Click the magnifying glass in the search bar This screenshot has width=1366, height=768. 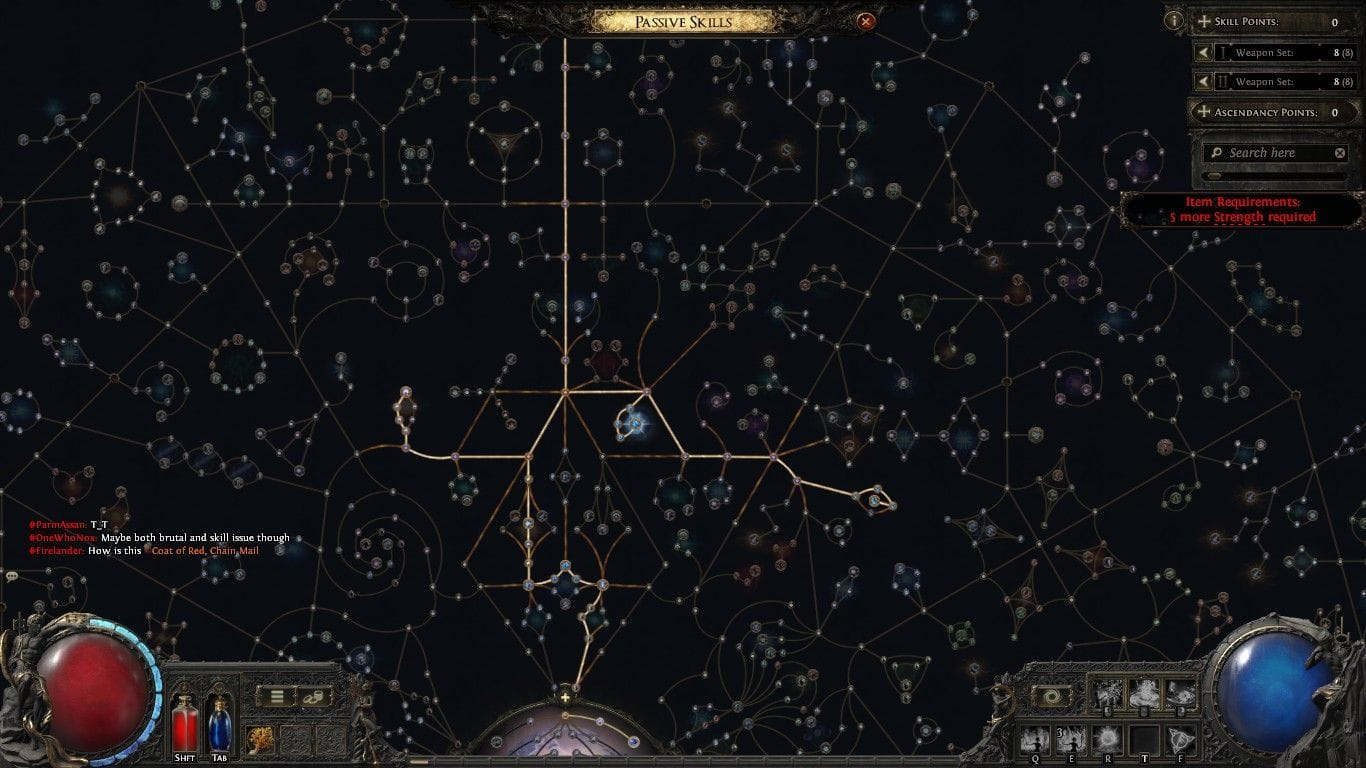1214,153
